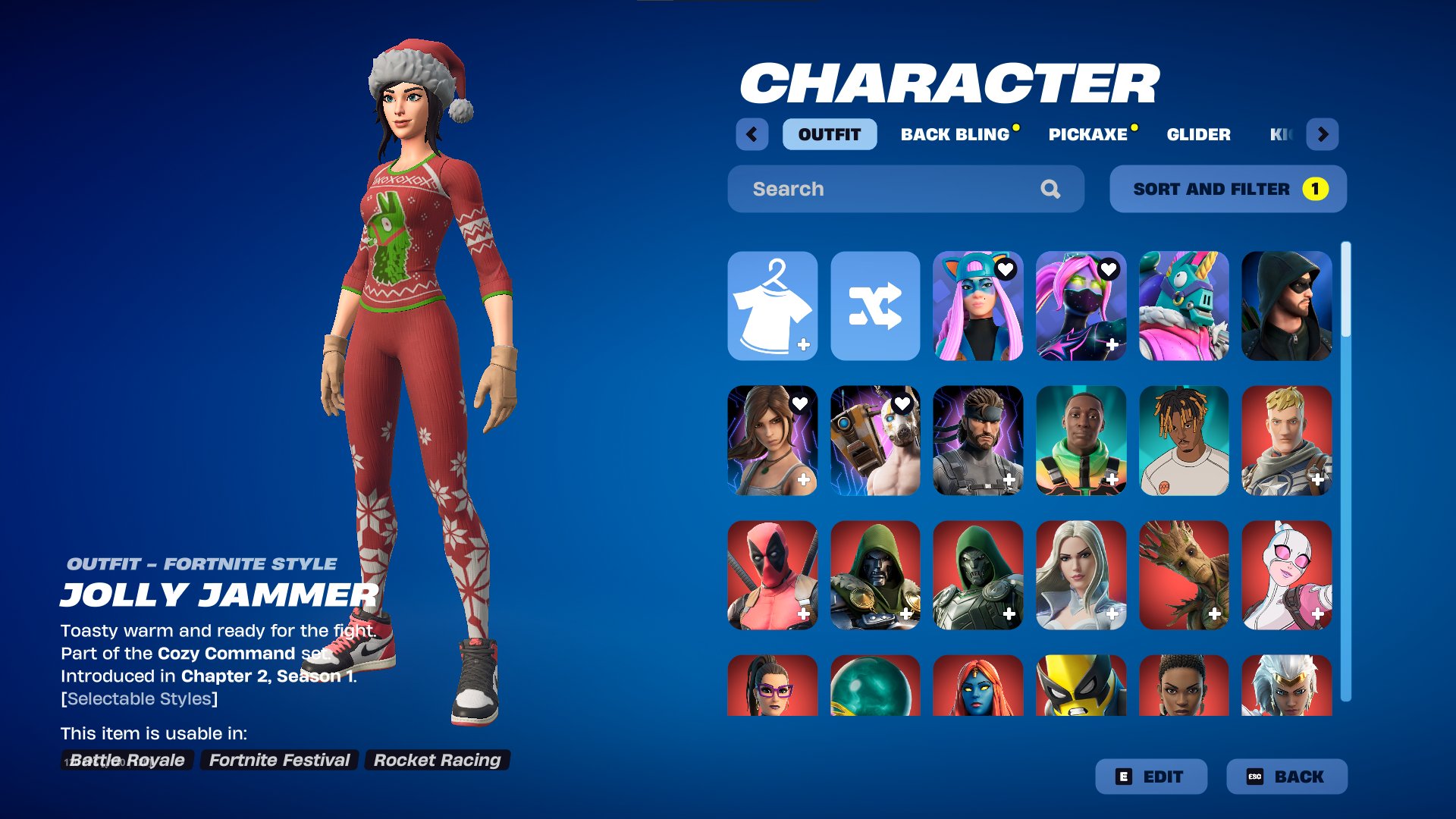Select the Deadpool outfit thumbnail
Image resolution: width=1456 pixels, height=819 pixels.
(x=772, y=575)
